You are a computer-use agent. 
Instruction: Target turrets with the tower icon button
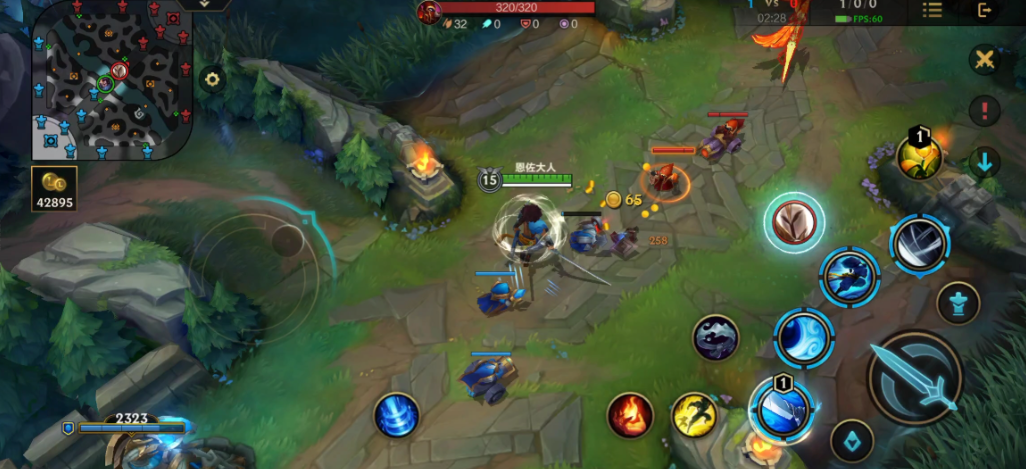pyautogui.click(x=958, y=303)
